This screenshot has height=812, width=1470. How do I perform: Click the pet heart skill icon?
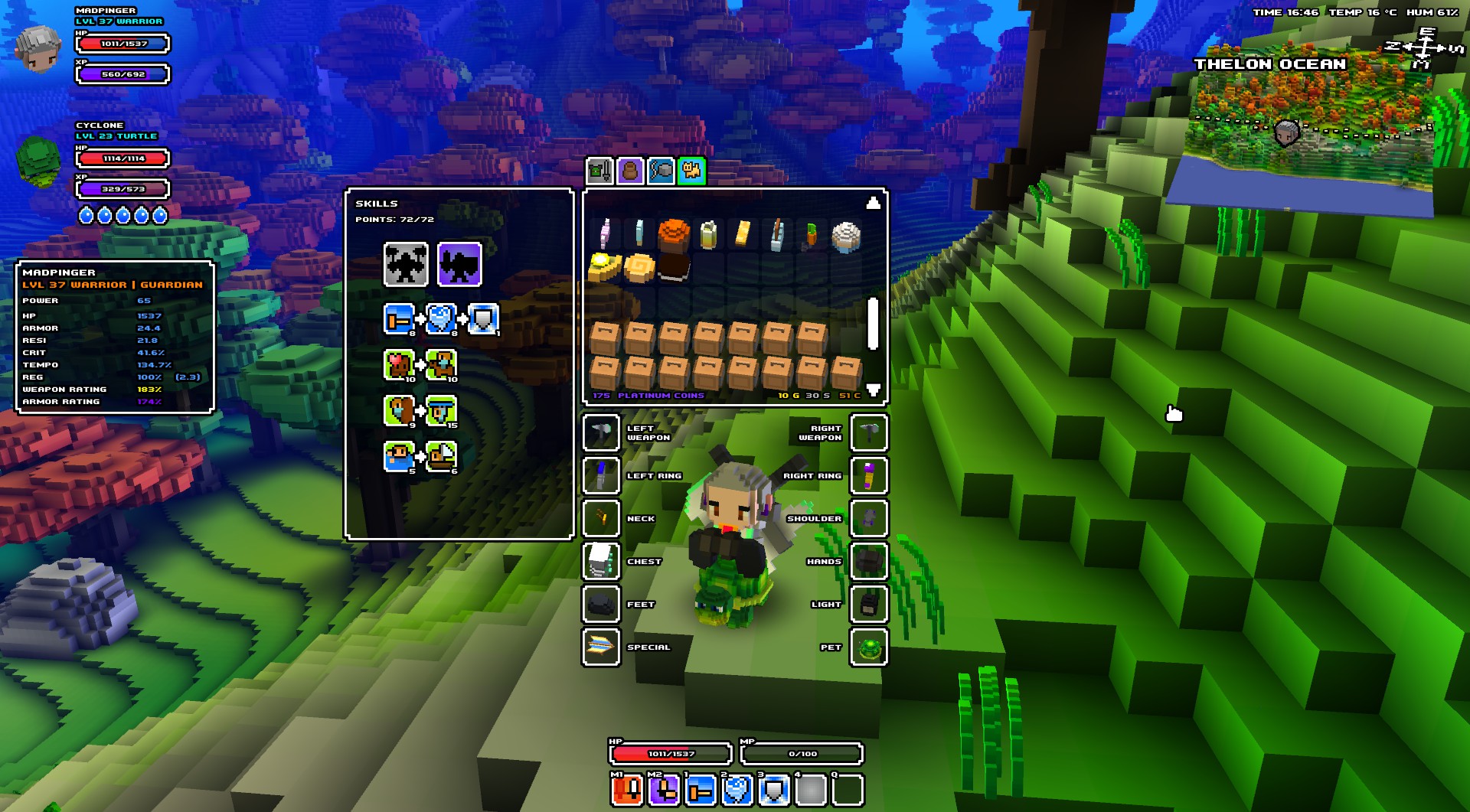[399, 365]
